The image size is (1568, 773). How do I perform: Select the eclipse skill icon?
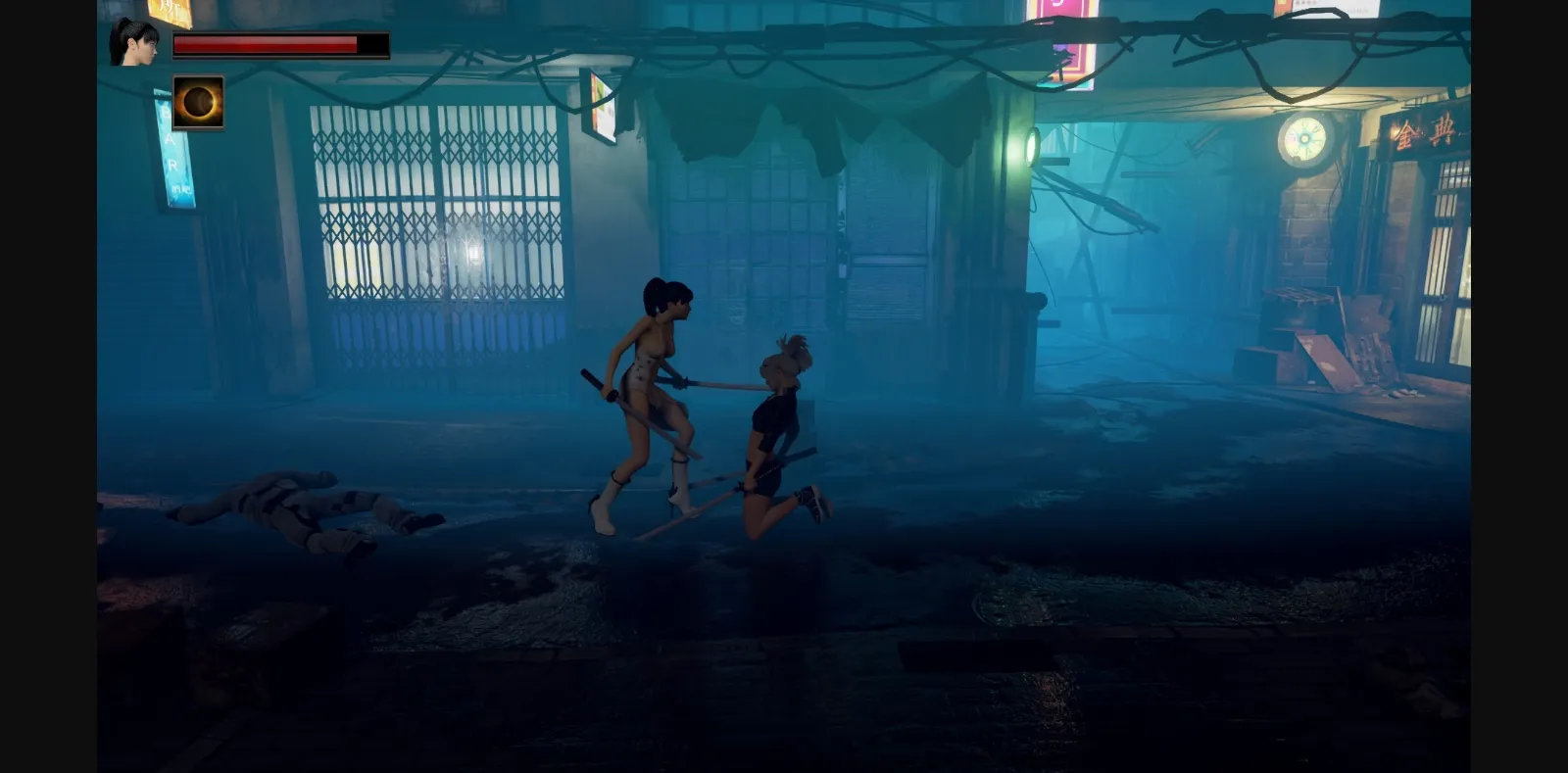(199, 101)
